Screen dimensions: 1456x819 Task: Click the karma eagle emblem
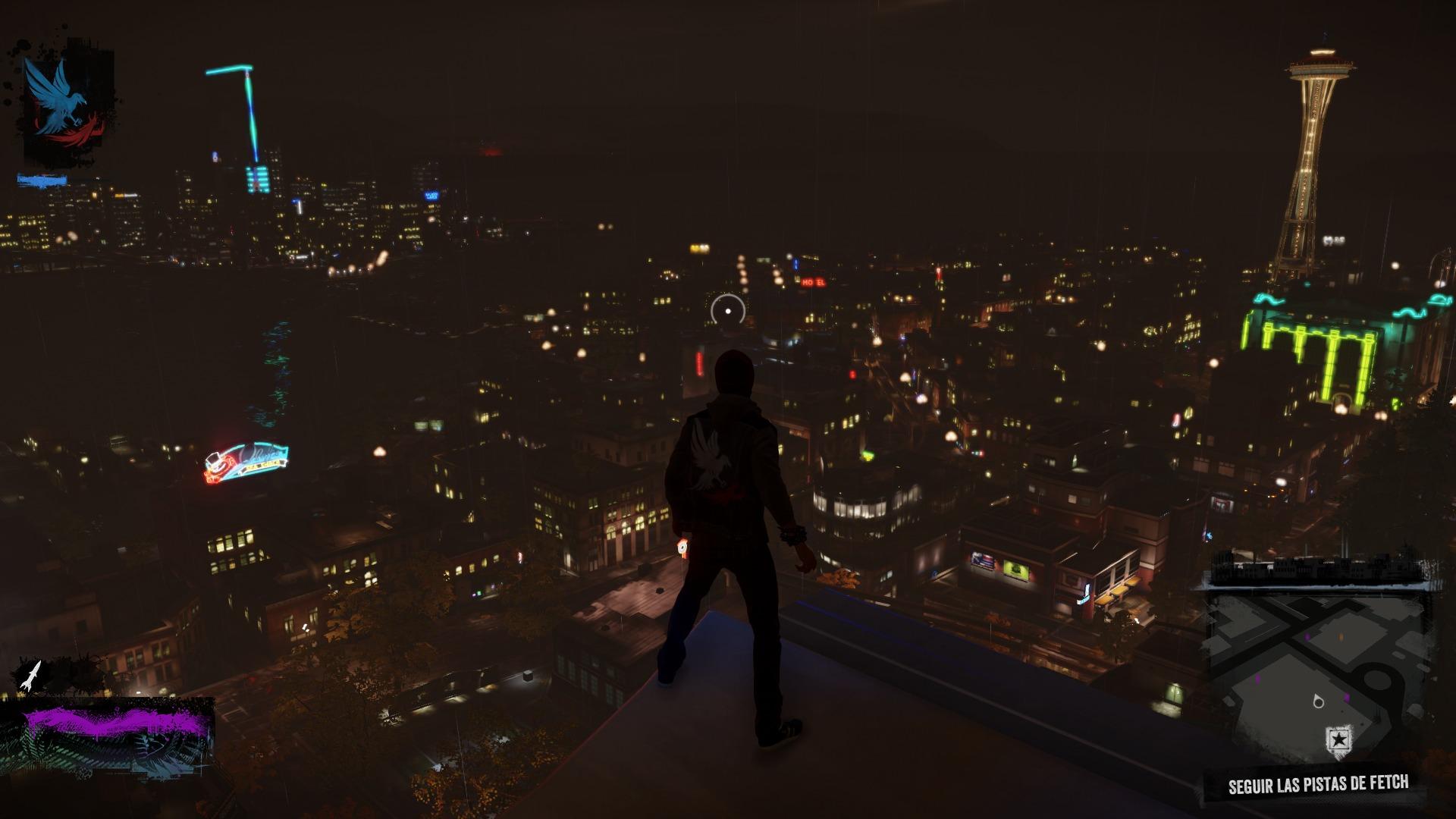point(61,106)
